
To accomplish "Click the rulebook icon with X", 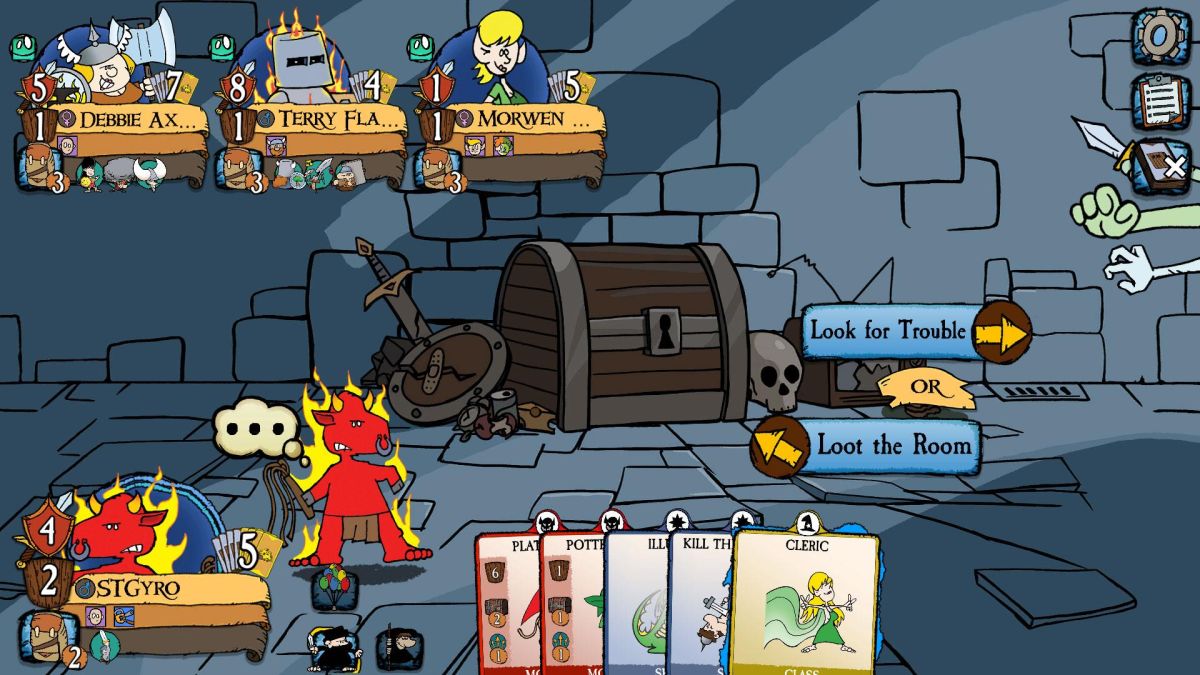I will [x=1162, y=165].
